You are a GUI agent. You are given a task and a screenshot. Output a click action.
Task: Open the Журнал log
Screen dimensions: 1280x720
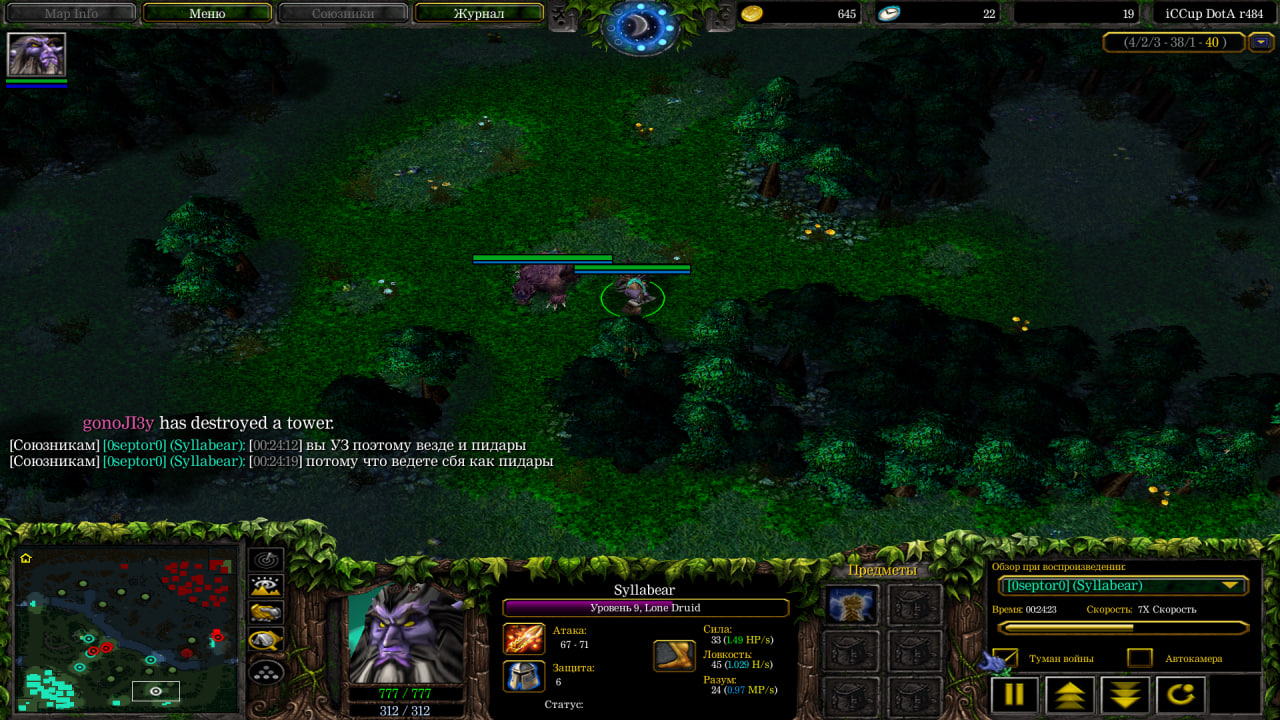click(479, 14)
